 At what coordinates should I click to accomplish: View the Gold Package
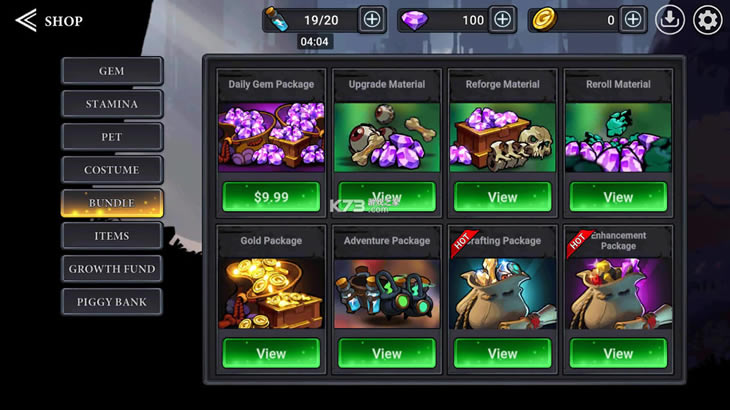coord(271,353)
